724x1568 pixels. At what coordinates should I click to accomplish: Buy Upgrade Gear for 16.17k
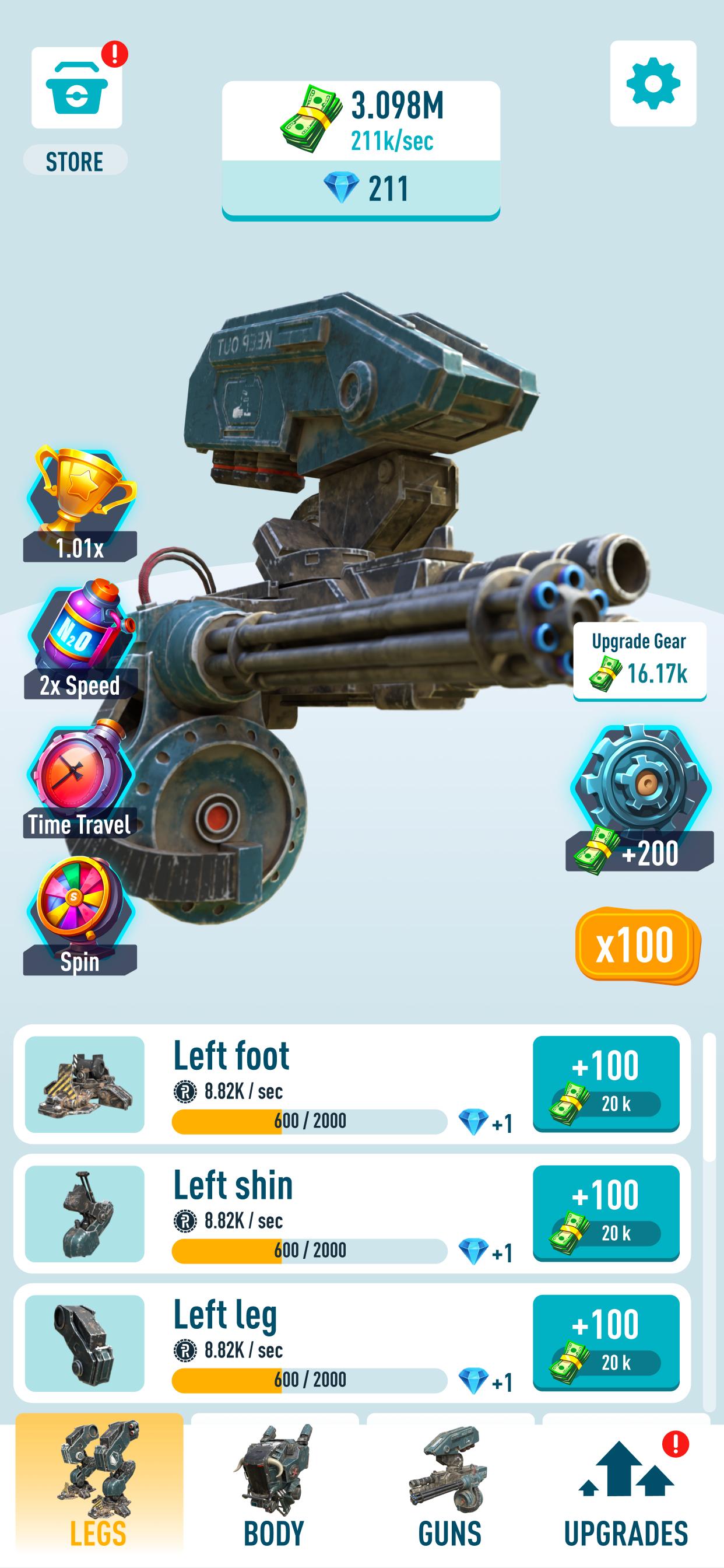(639, 661)
